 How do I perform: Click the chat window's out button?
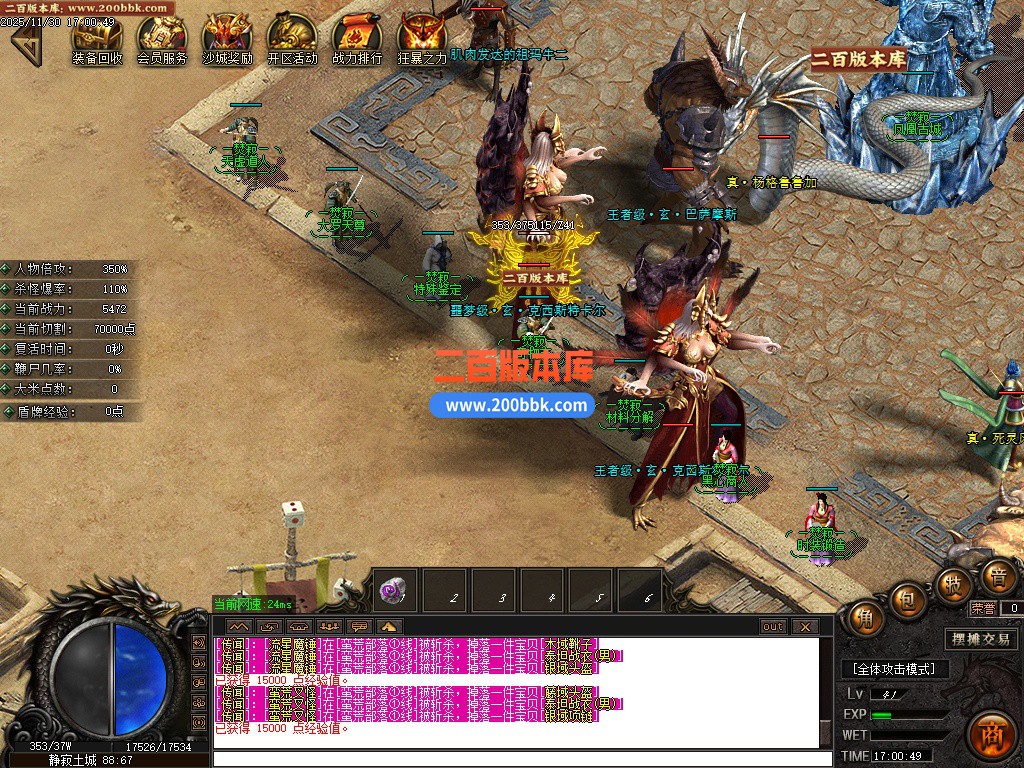pyautogui.click(x=773, y=627)
